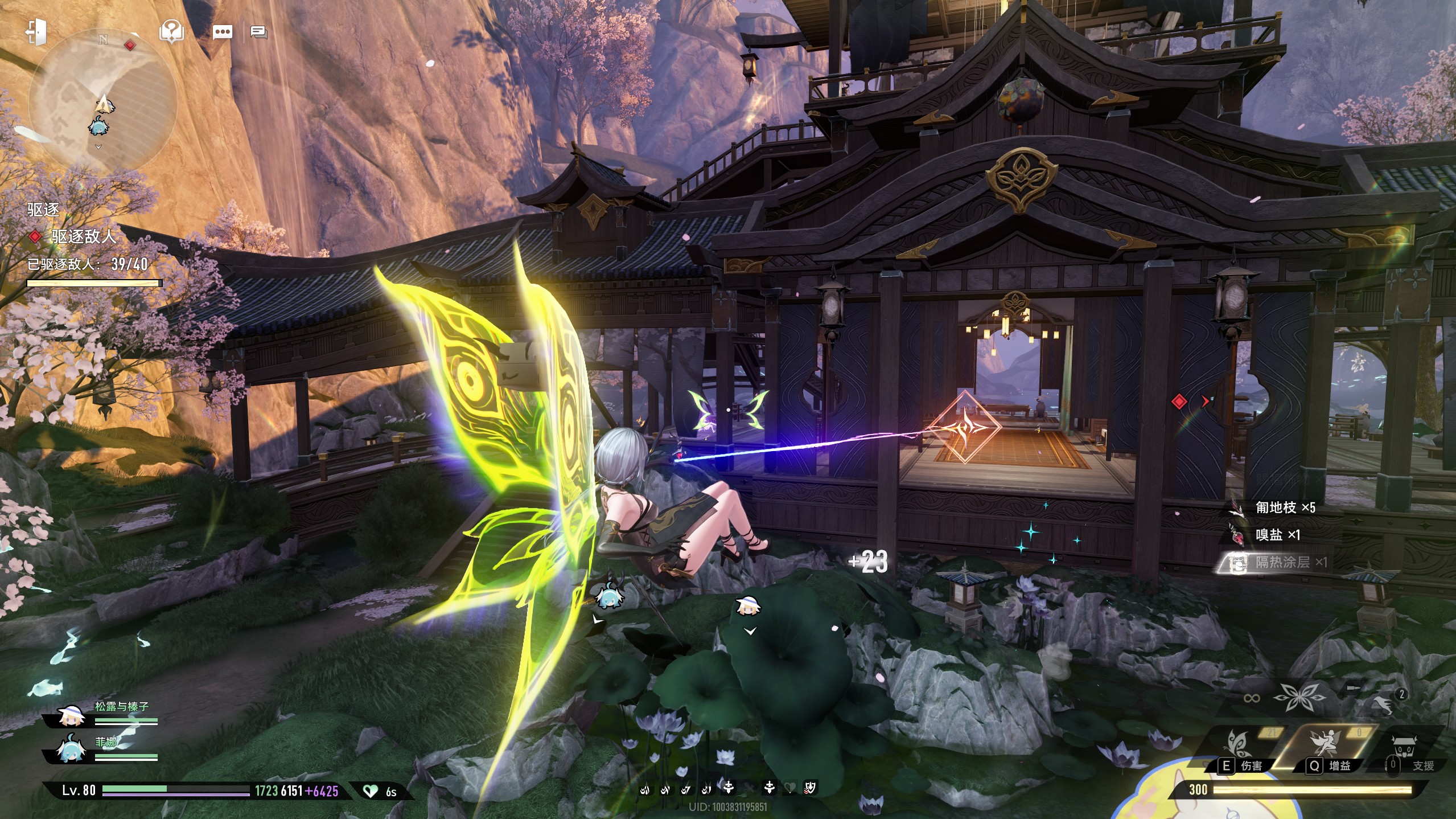1456x819 pixels.
Task: Open the question-mark guide book icon
Action: (171, 32)
